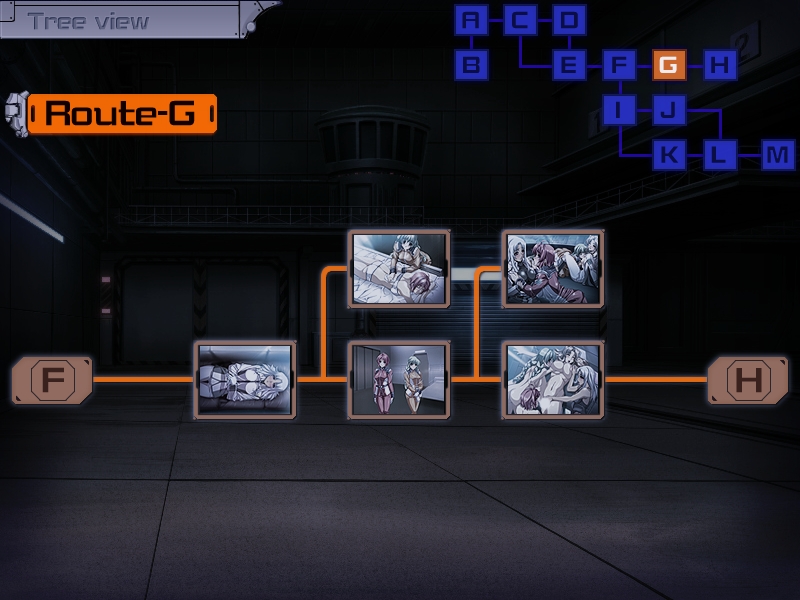Open route D node
This screenshot has height=600, width=800.
(569, 20)
